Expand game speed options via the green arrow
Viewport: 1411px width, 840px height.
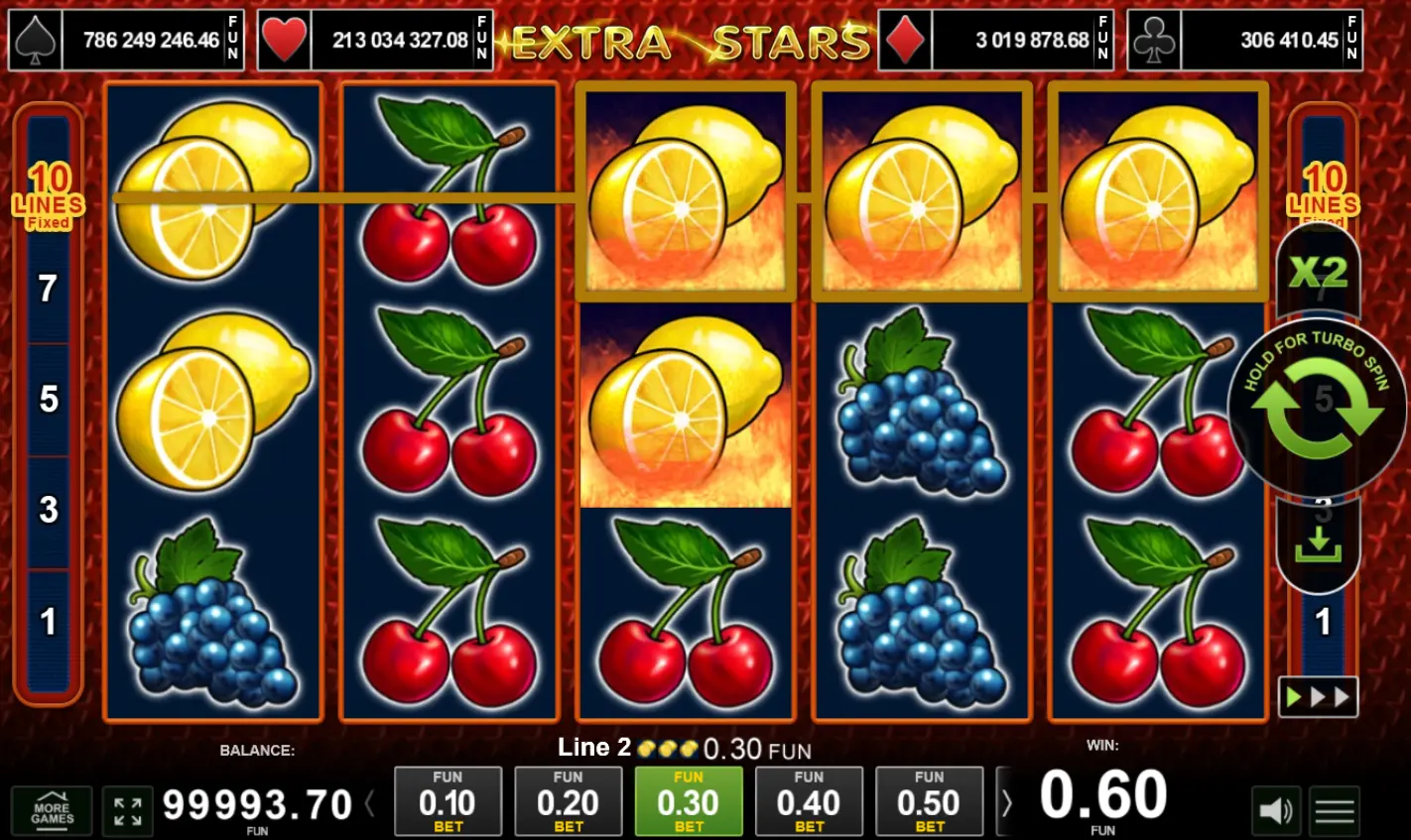(x=1294, y=697)
